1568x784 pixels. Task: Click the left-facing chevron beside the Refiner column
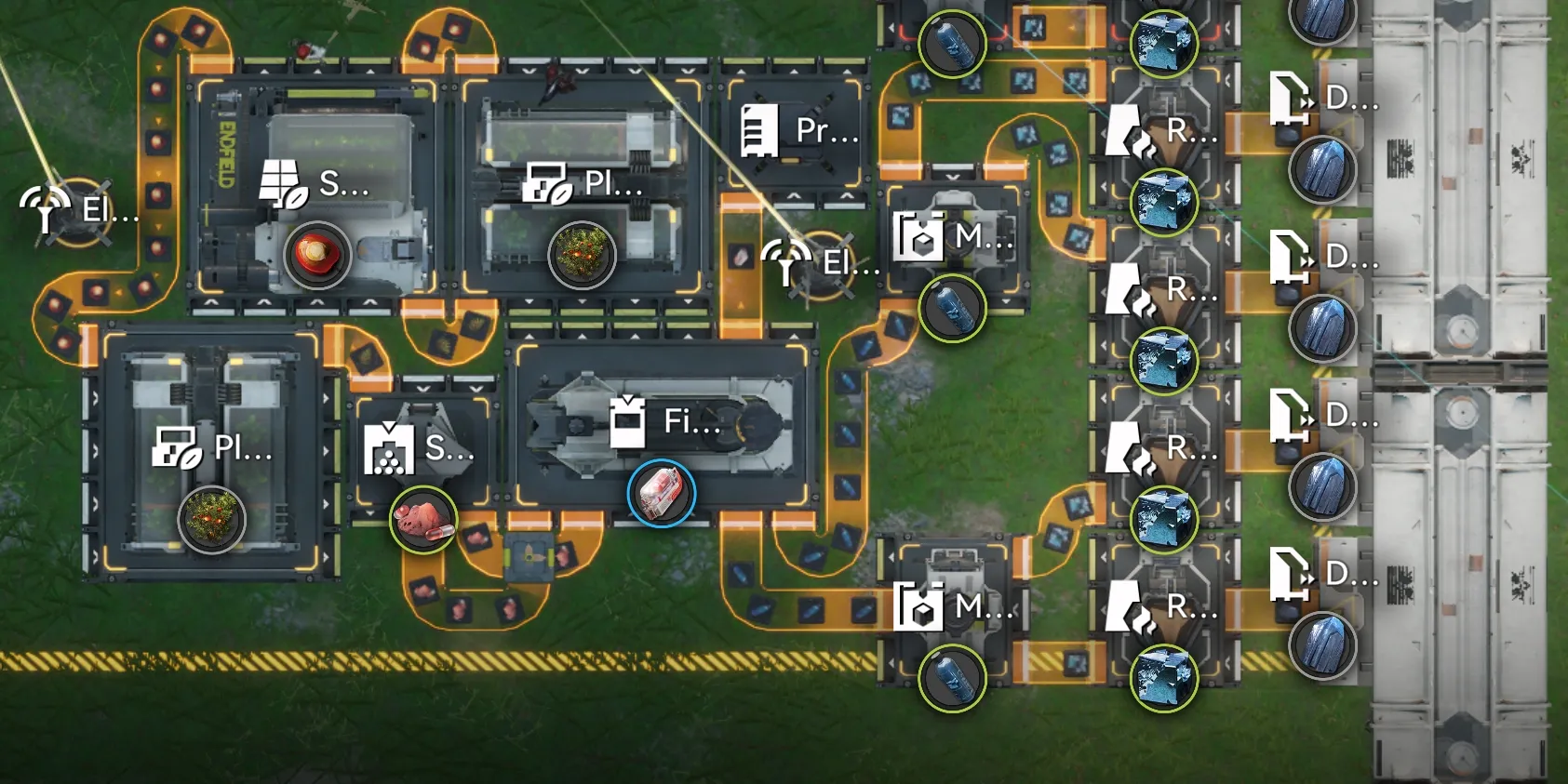pos(1104,186)
